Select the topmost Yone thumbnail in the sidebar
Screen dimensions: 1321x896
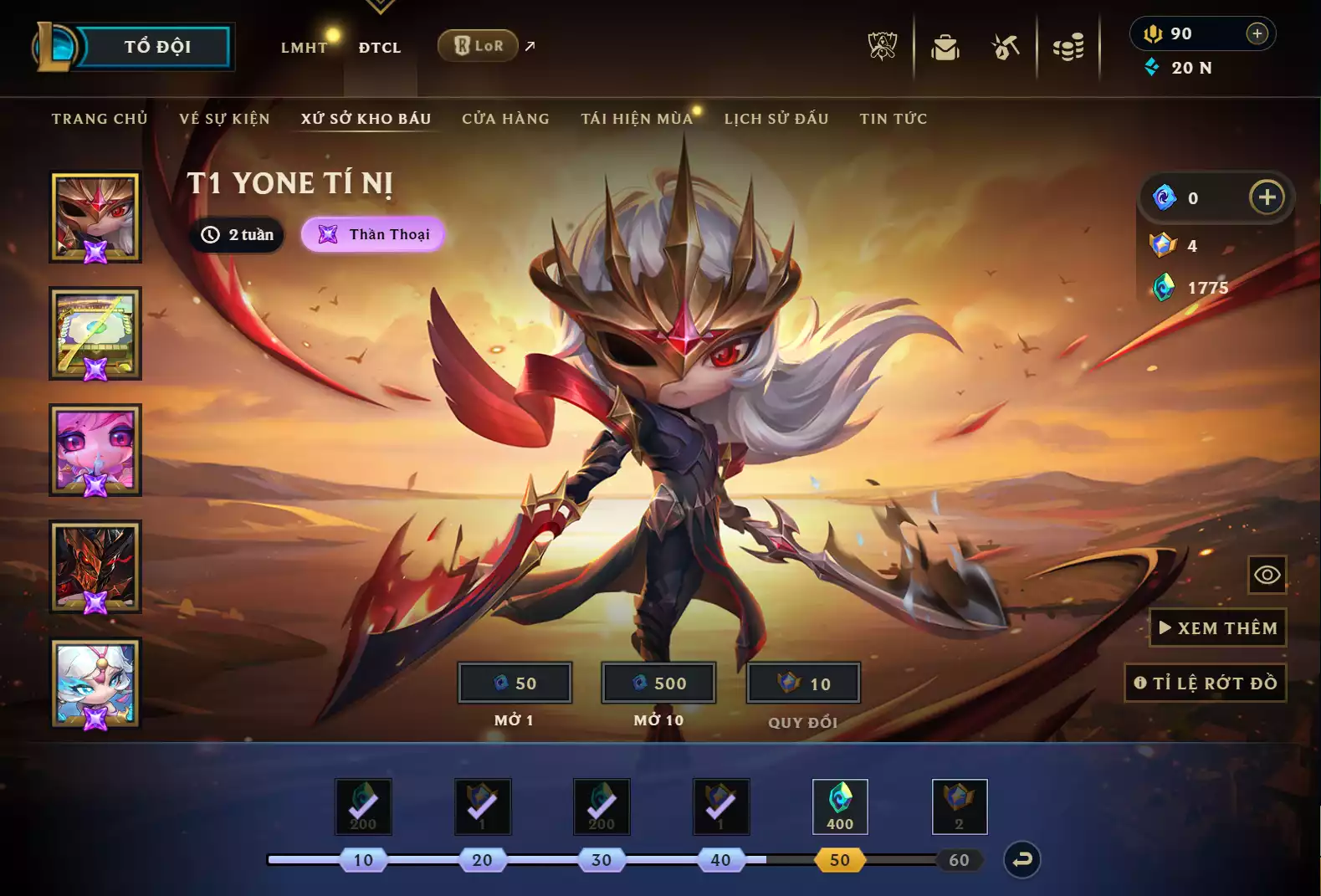[95, 216]
